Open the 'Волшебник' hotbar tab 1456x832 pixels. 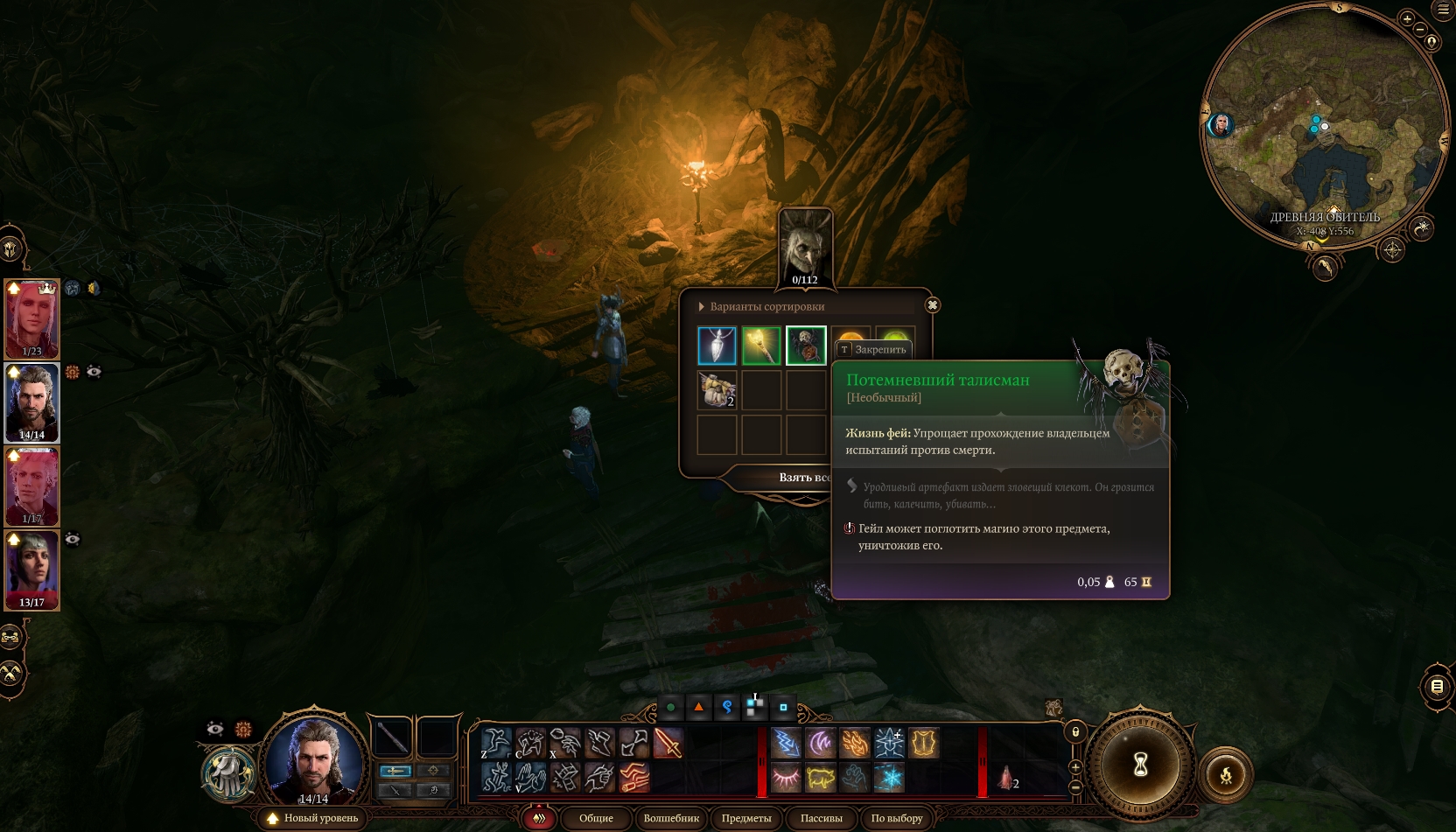[x=671, y=819]
